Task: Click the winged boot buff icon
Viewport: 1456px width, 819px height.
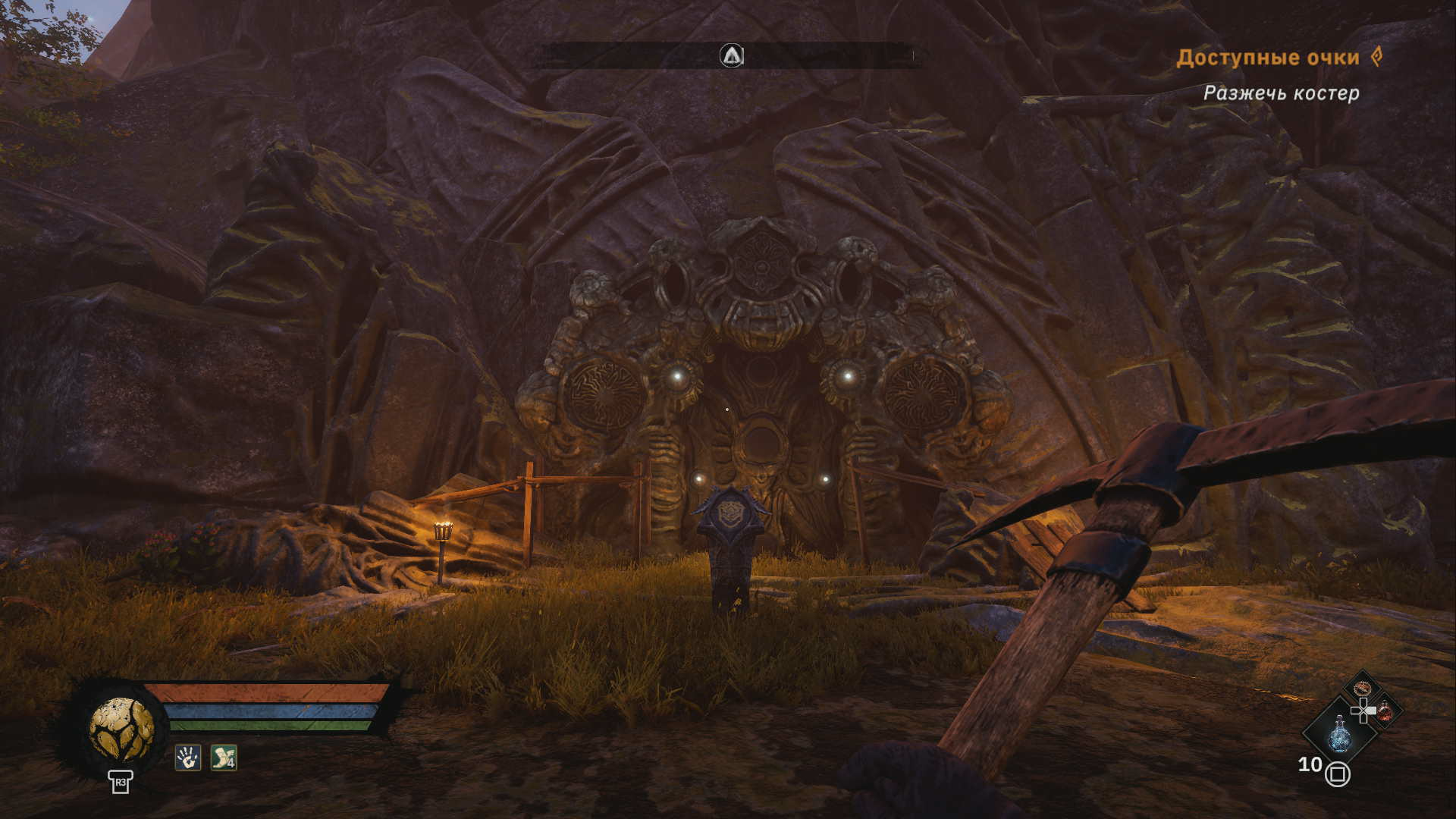Action: 224,757
